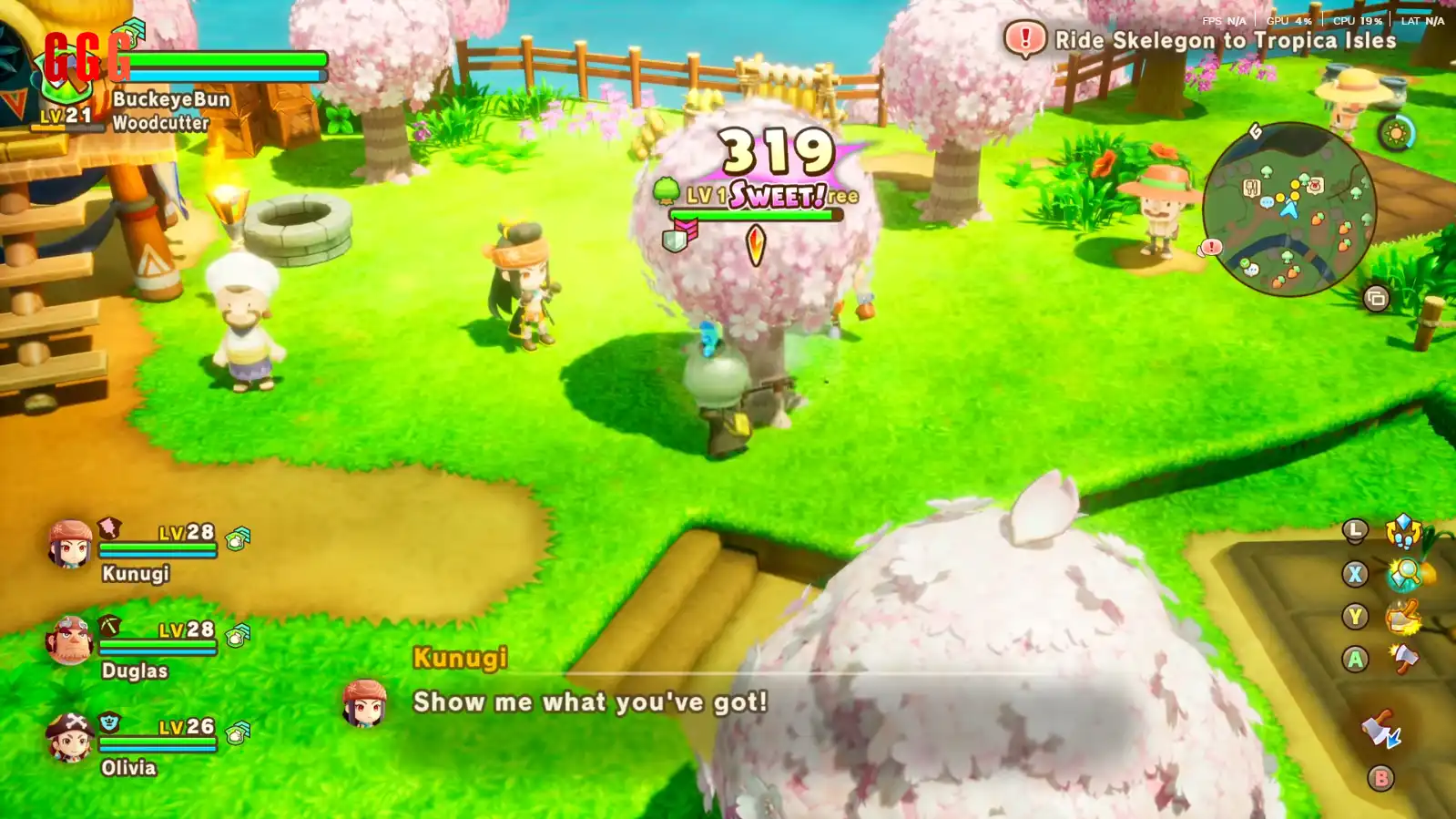Select Duglas's party portrait
The image size is (1456, 819).
[69, 640]
